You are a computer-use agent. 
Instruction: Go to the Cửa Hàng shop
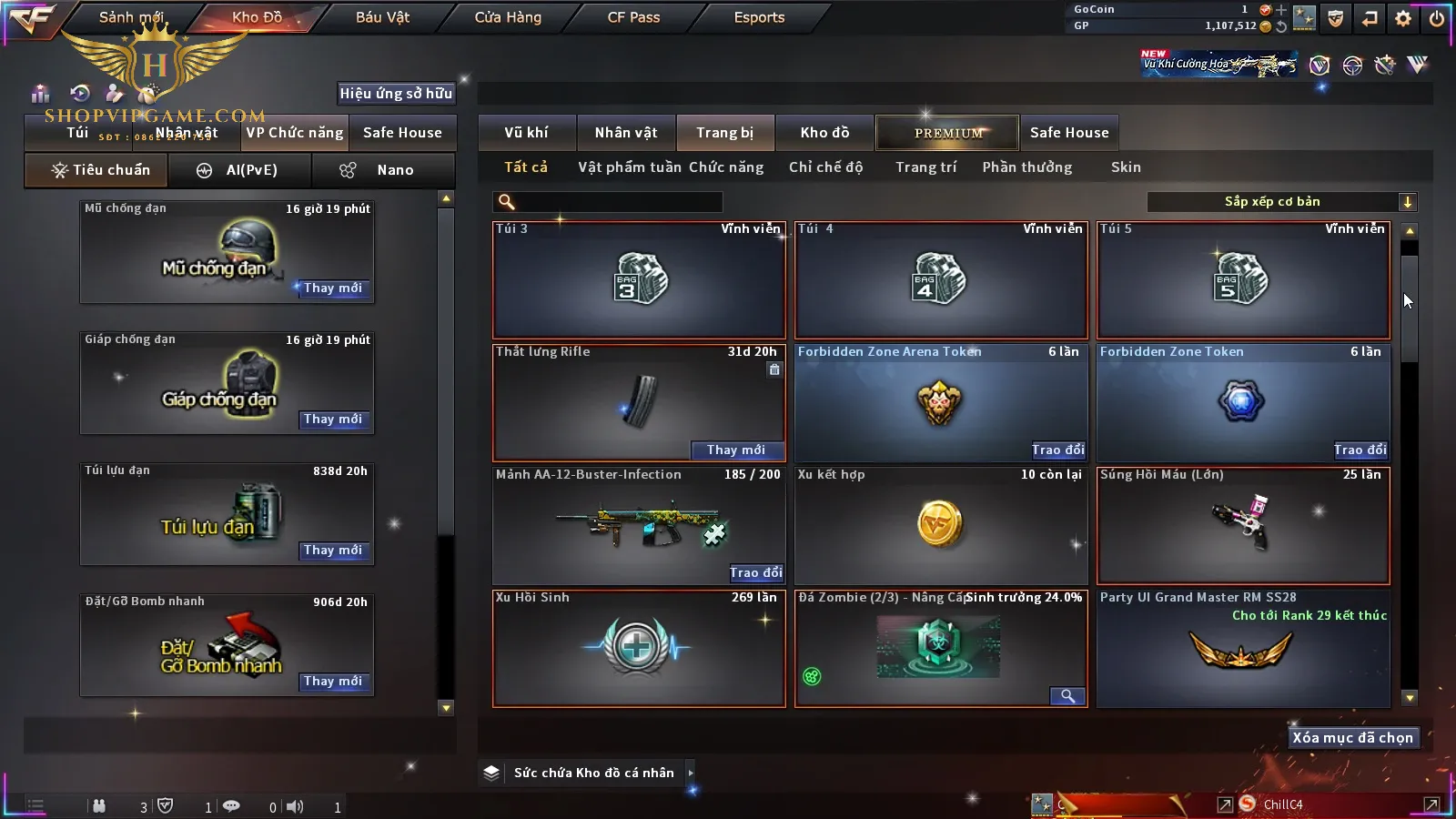[508, 17]
